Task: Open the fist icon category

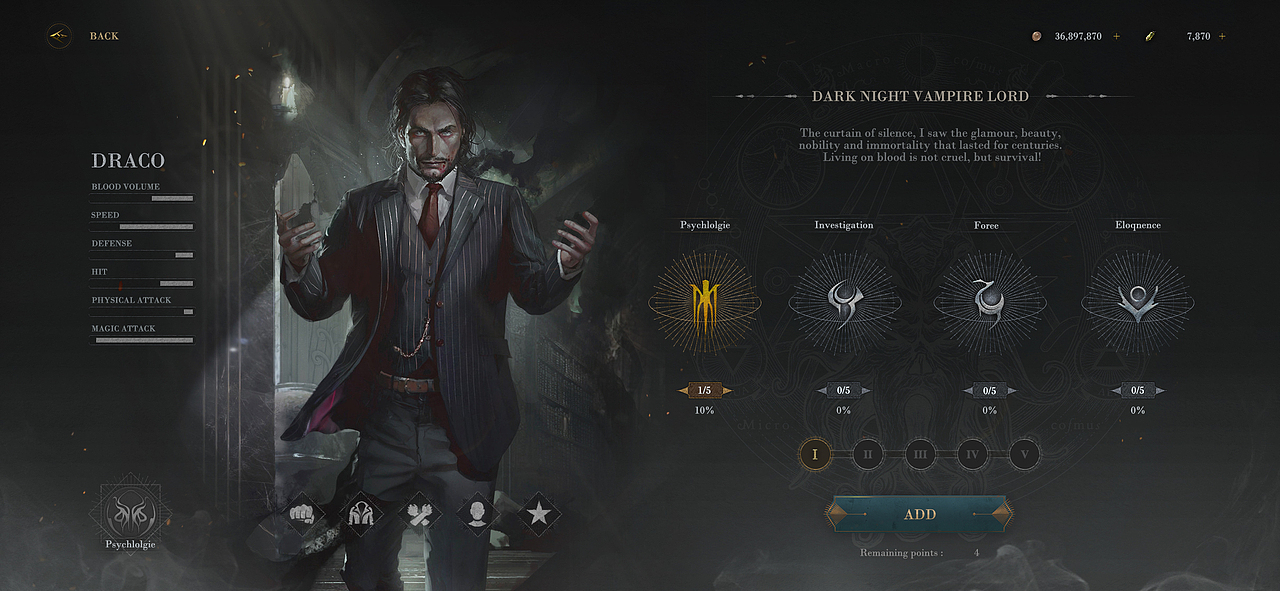Action: pos(301,514)
